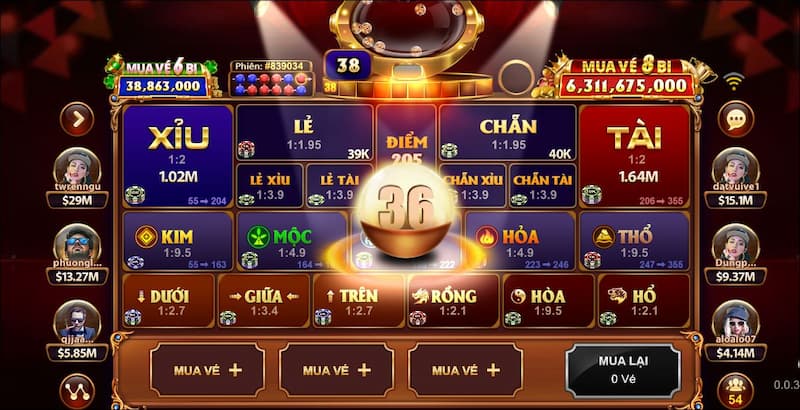
Task: Bet on the XỈU tile
Action: click(177, 155)
